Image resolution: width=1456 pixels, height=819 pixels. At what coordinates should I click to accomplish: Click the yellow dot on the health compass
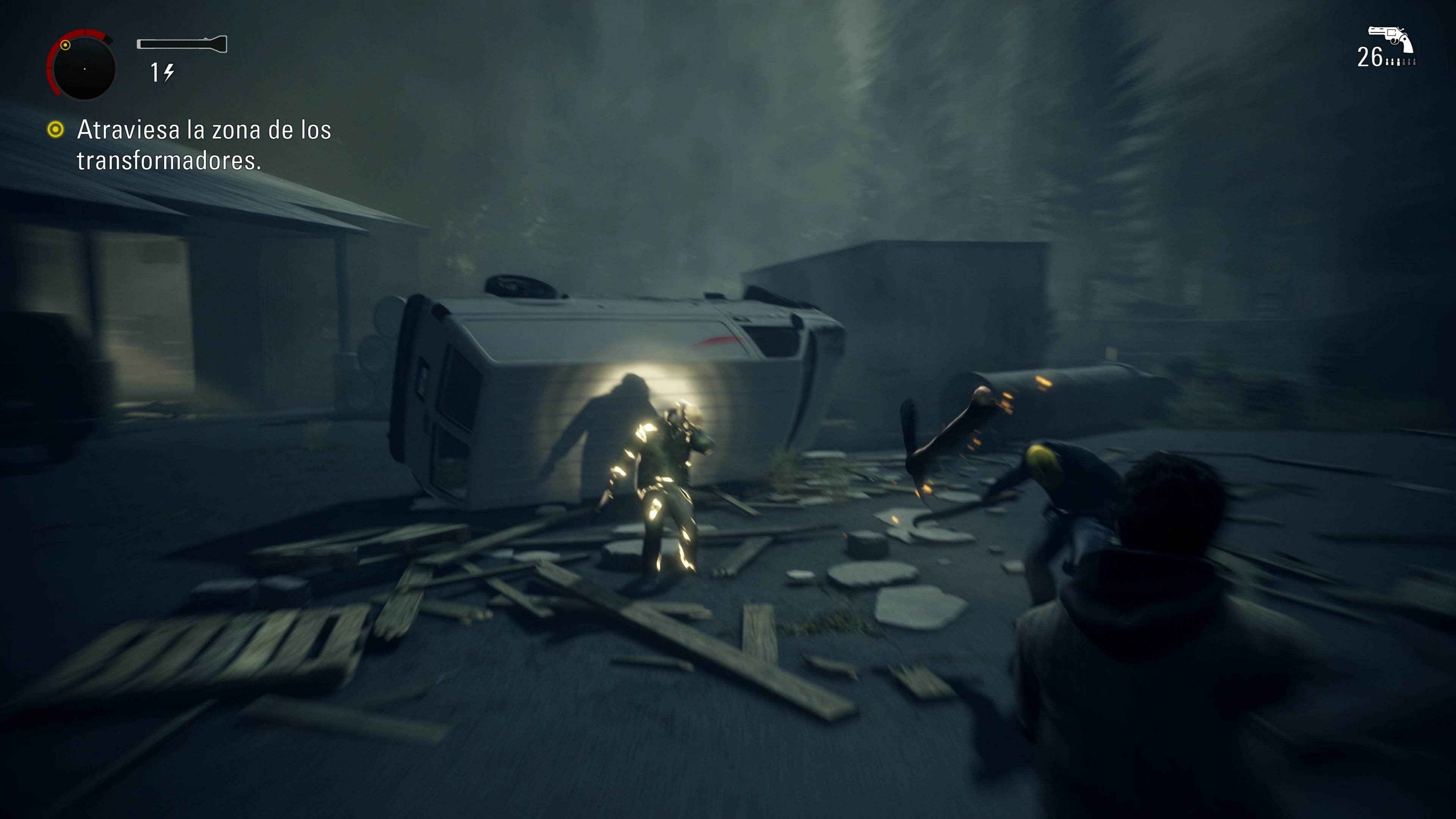(x=66, y=45)
